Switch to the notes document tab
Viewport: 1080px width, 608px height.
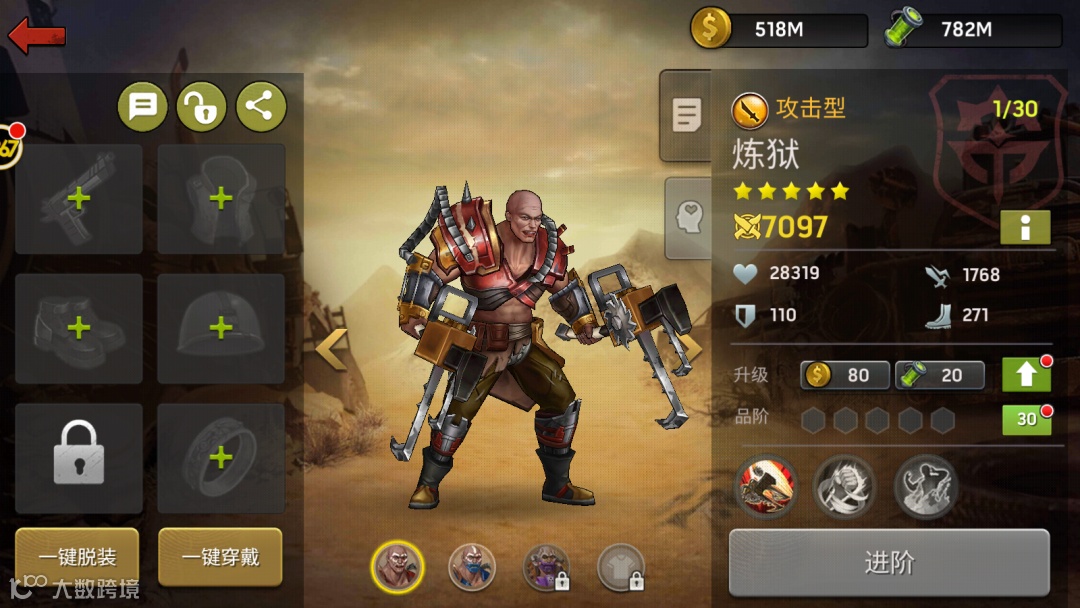(686, 116)
